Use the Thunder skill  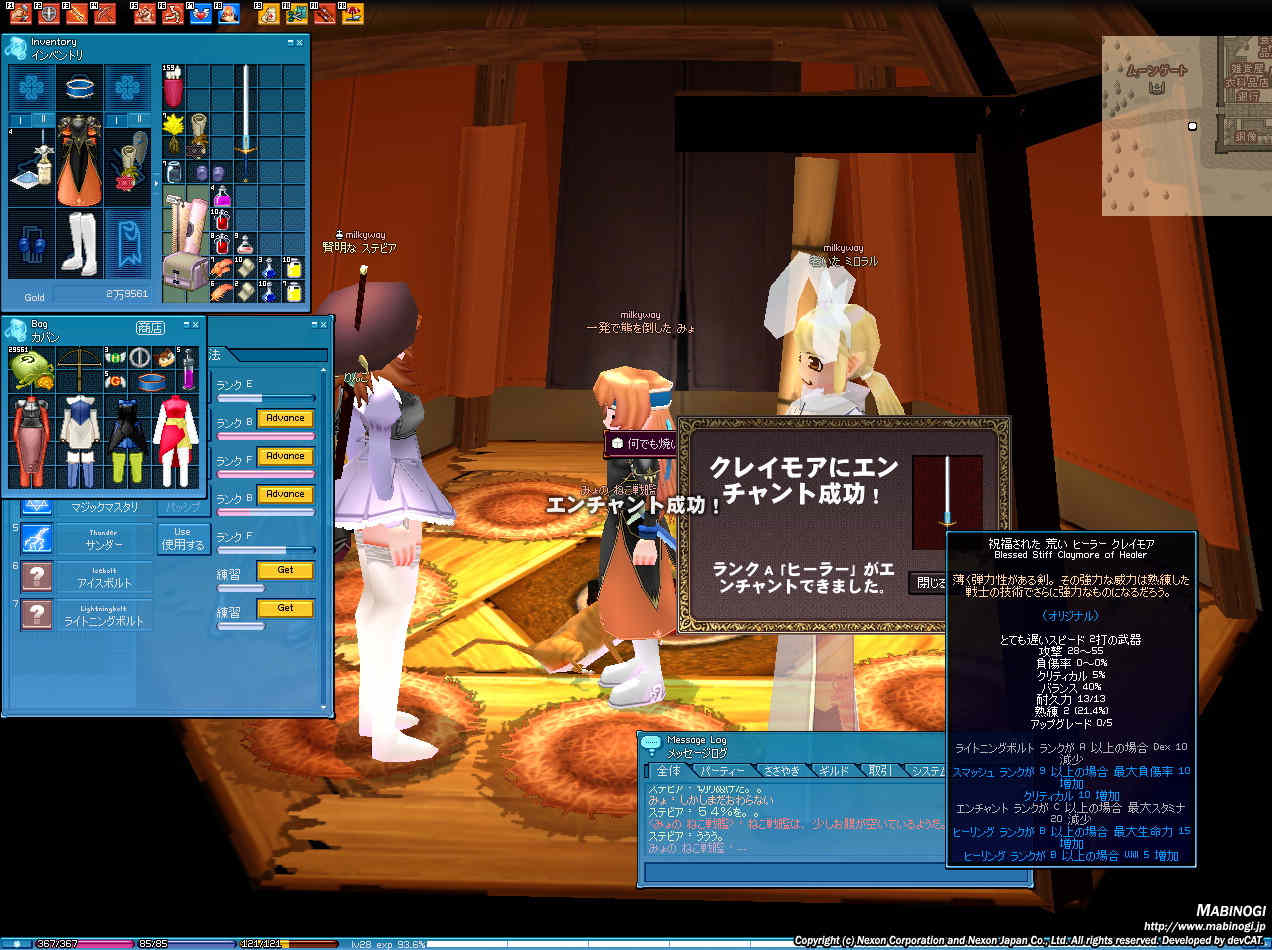click(182, 538)
